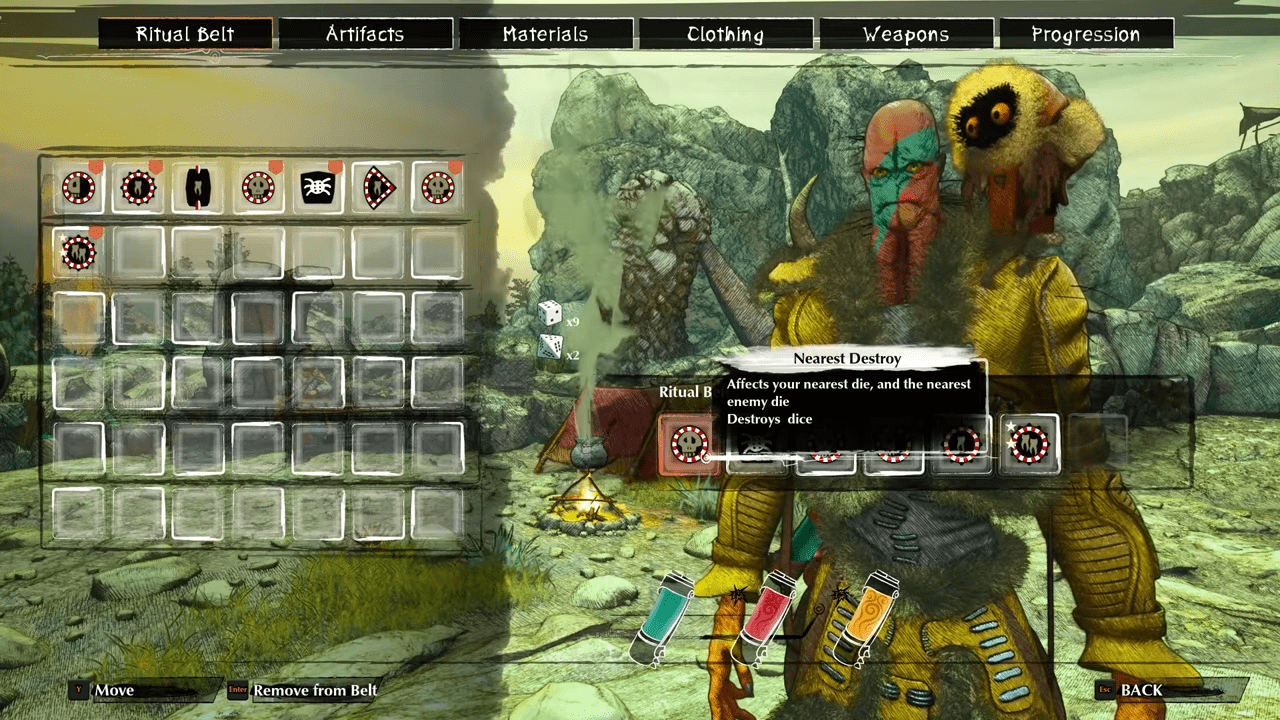
Task: Click the BACK button
Action: click(1141, 690)
